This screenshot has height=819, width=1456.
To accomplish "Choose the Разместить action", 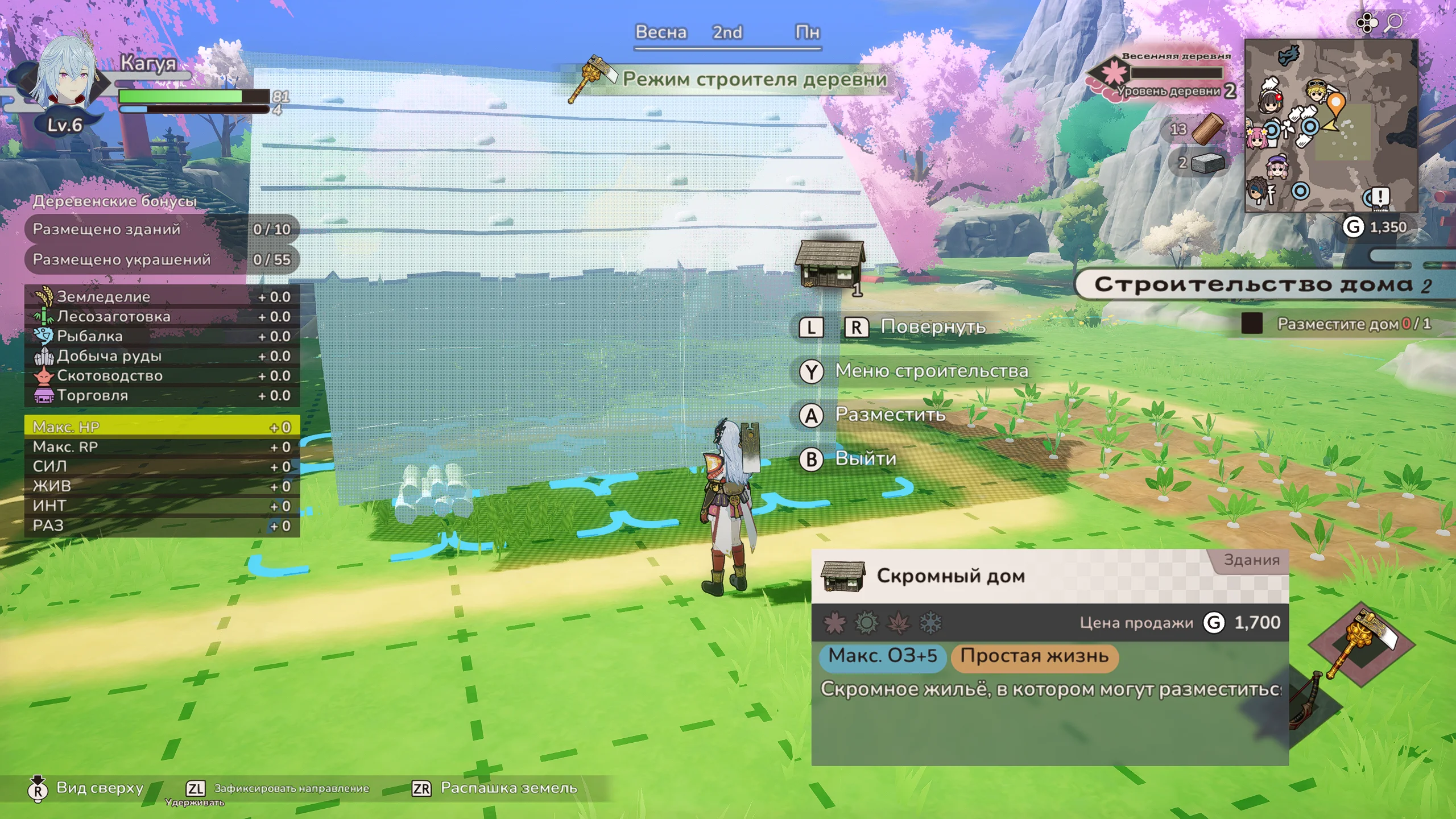I will [x=890, y=415].
